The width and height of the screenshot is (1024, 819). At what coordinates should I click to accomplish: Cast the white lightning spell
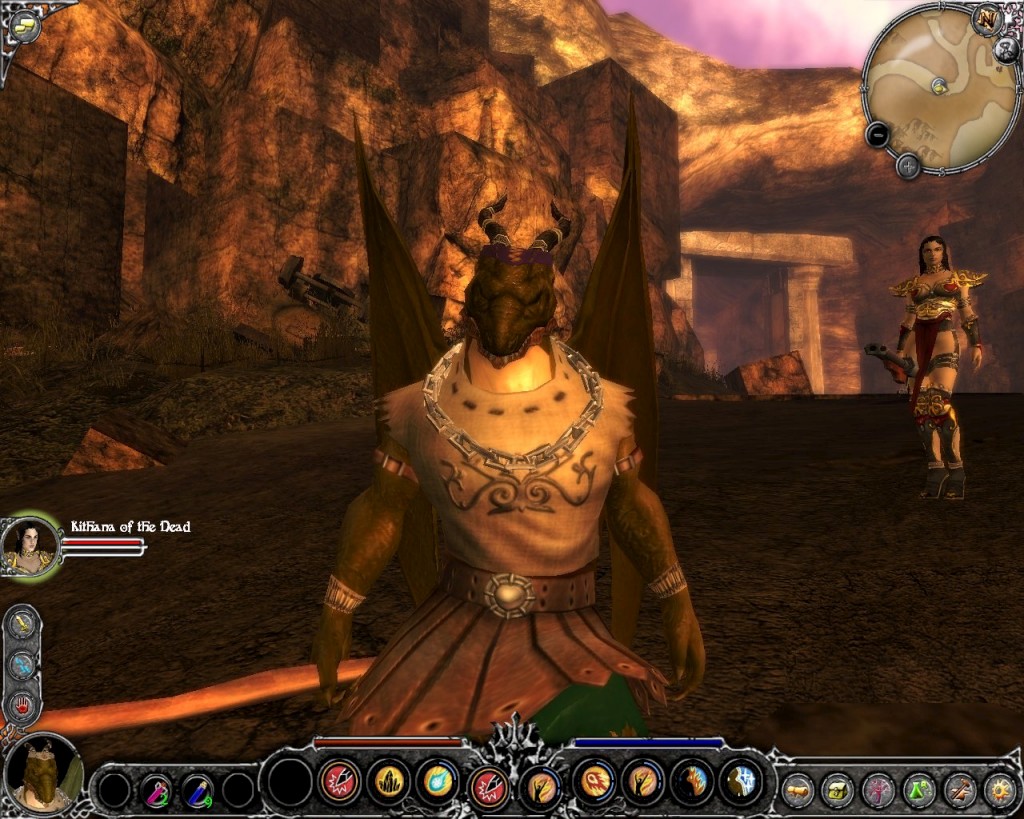tap(742, 780)
